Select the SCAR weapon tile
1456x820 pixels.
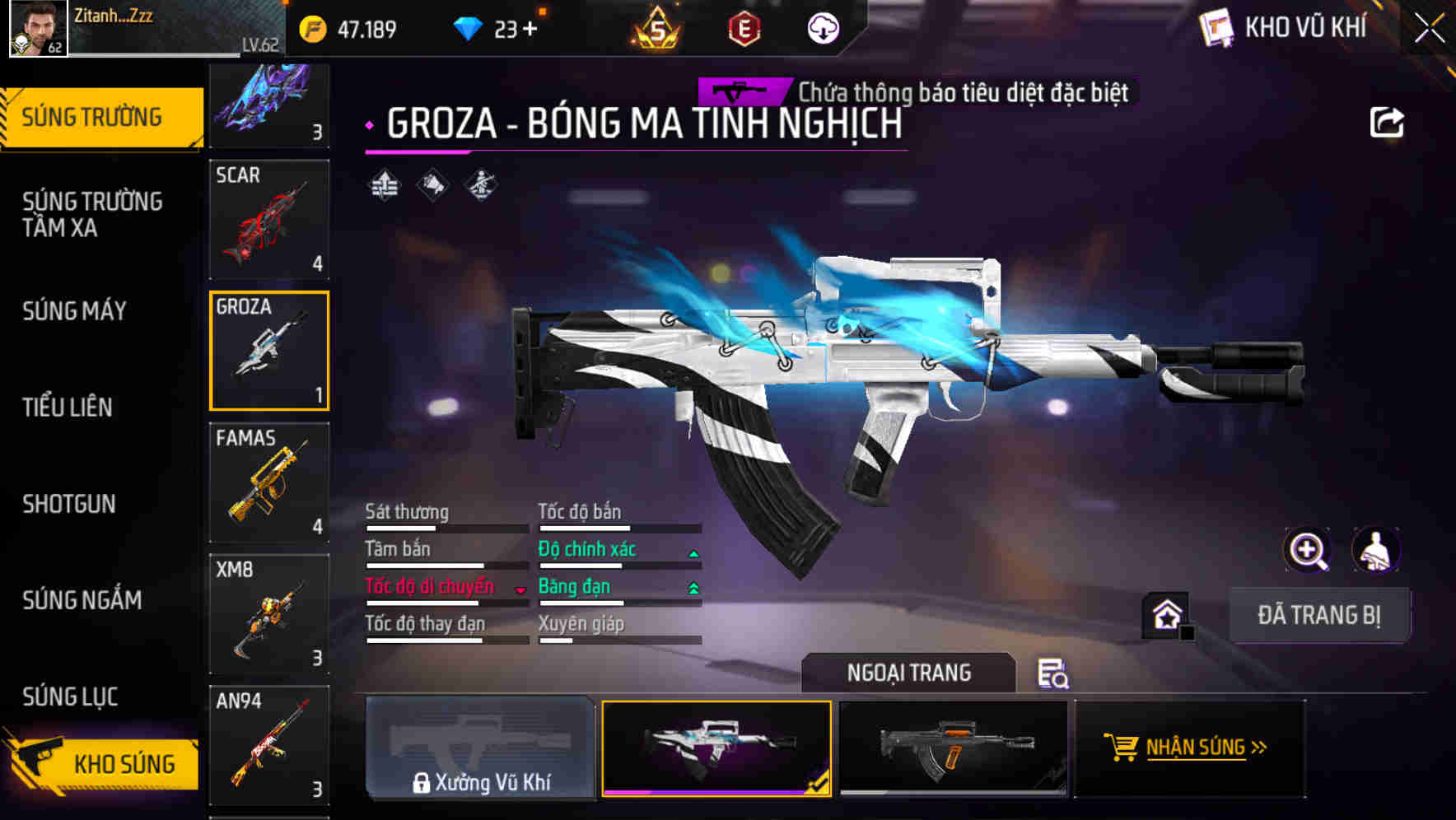pyautogui.click(x=269, y=220)
